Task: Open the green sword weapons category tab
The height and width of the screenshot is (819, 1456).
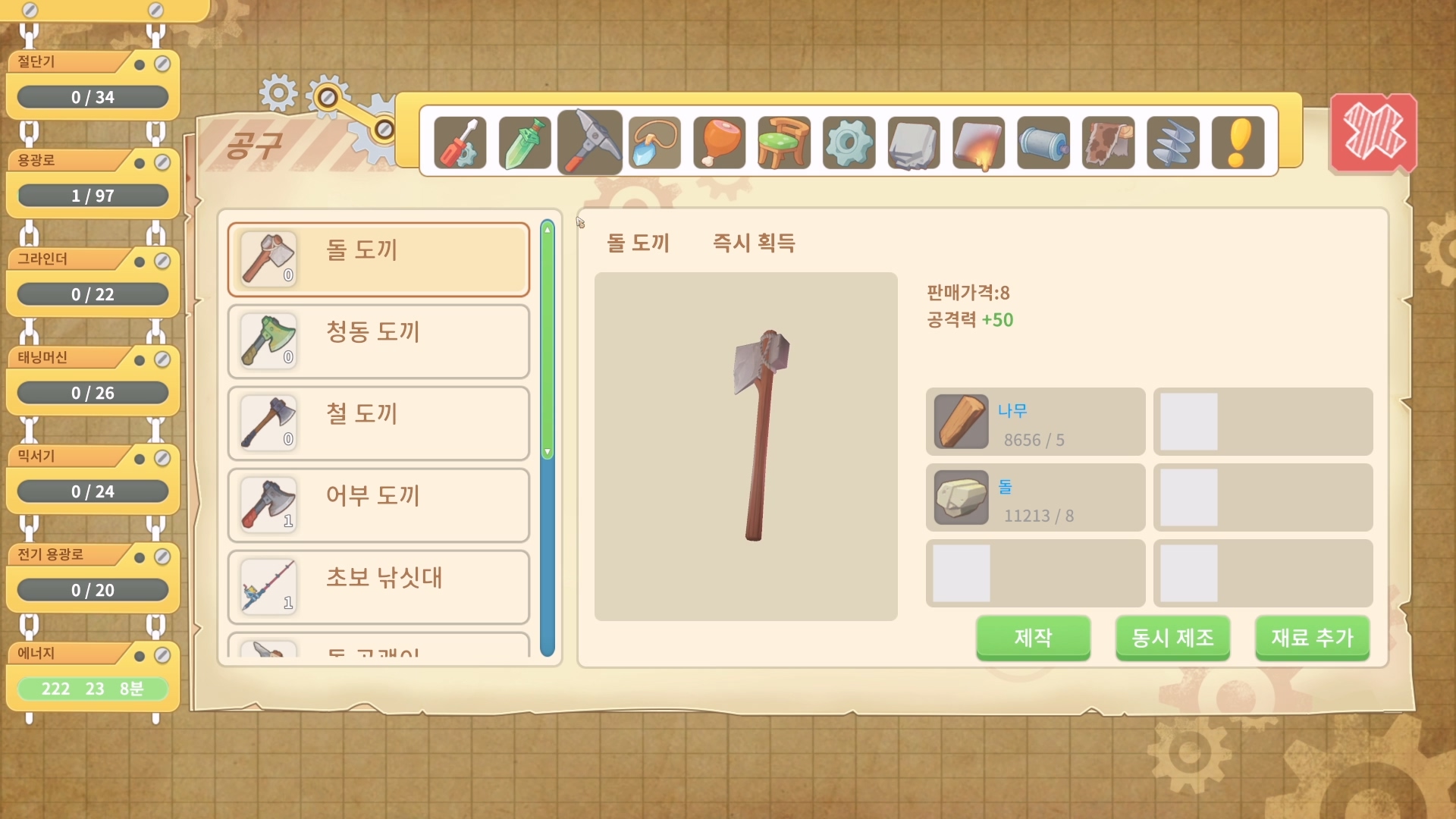Action: coord(525,143)
